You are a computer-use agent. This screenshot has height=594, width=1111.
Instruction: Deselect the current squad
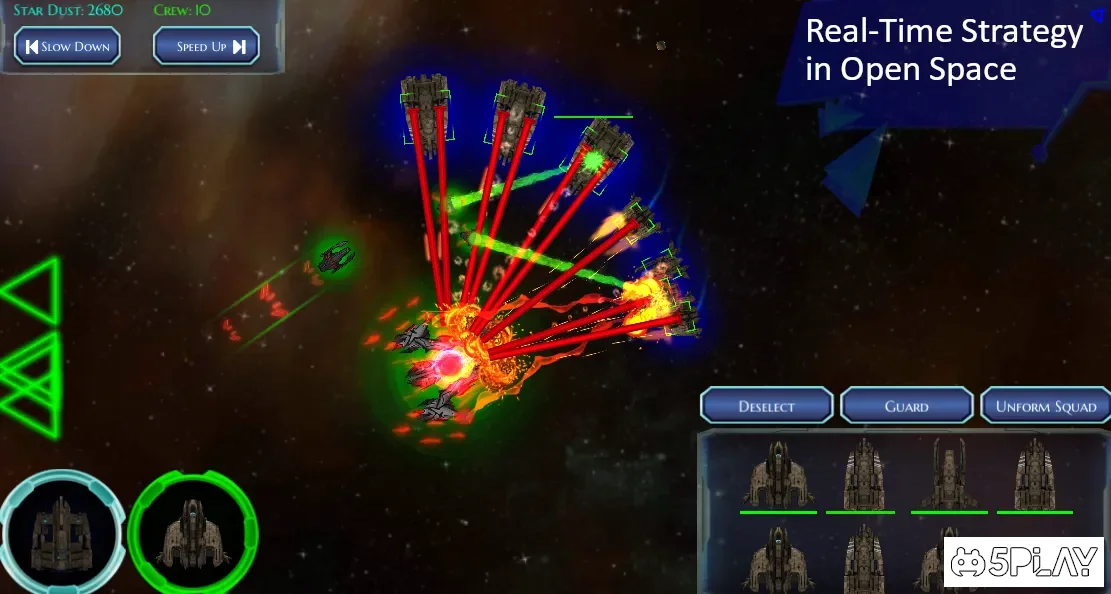tap(767, 406)
